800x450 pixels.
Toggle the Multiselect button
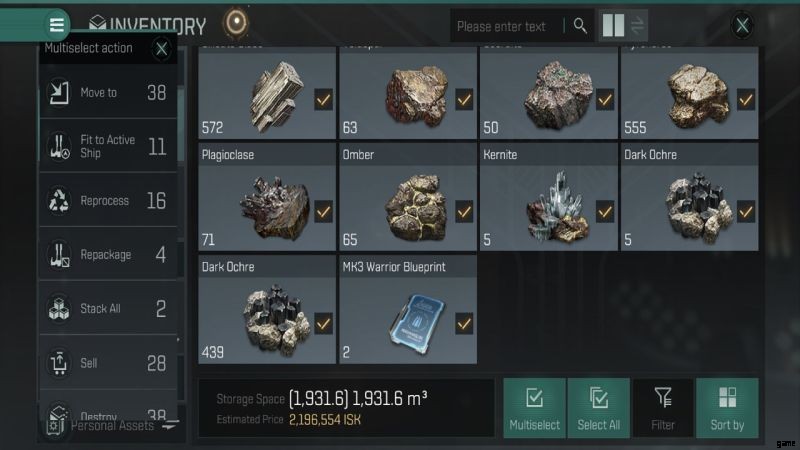pyautogui.click(x=534, y=408)
